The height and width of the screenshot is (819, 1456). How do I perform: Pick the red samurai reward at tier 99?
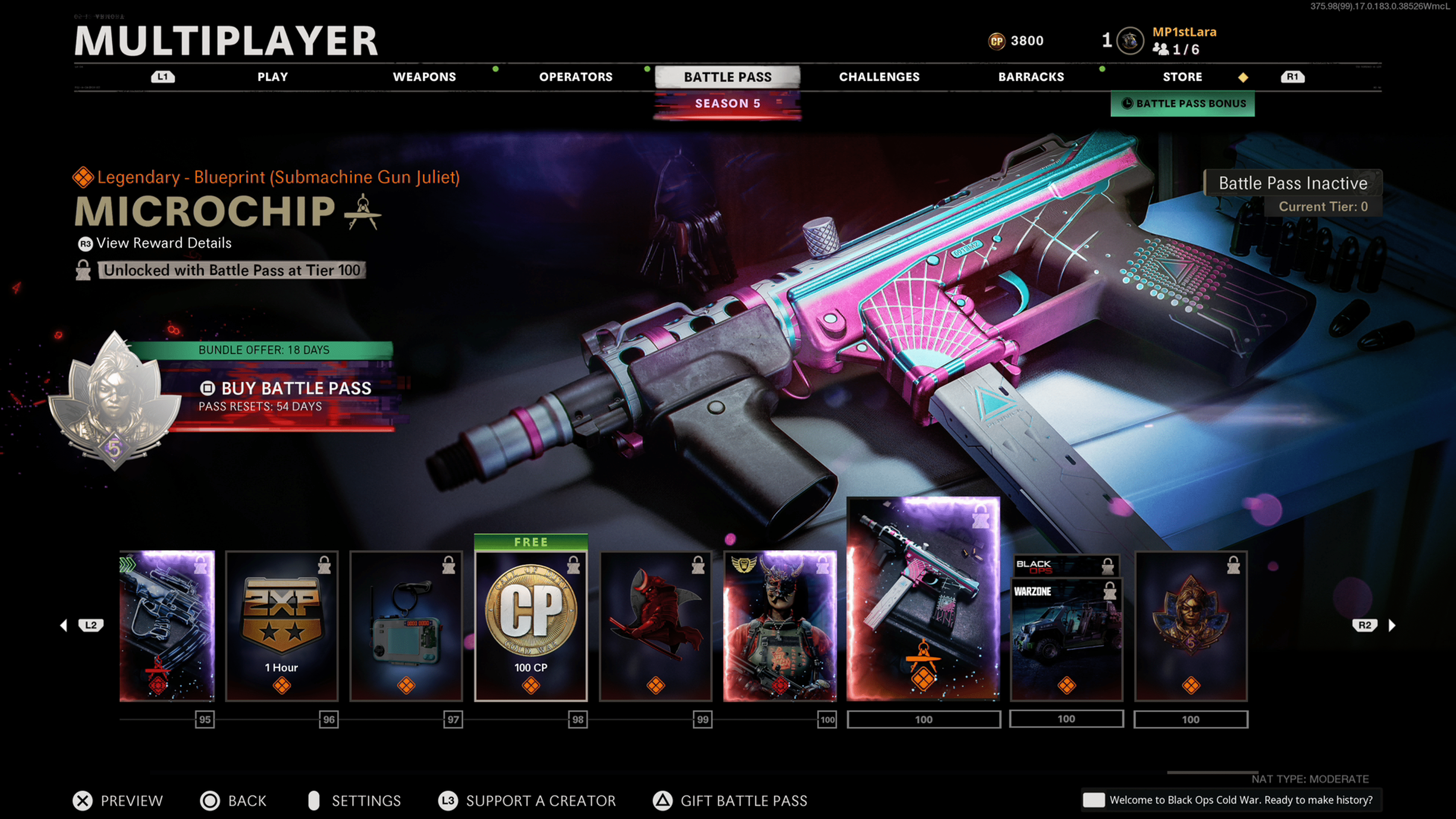coord(655,626)
